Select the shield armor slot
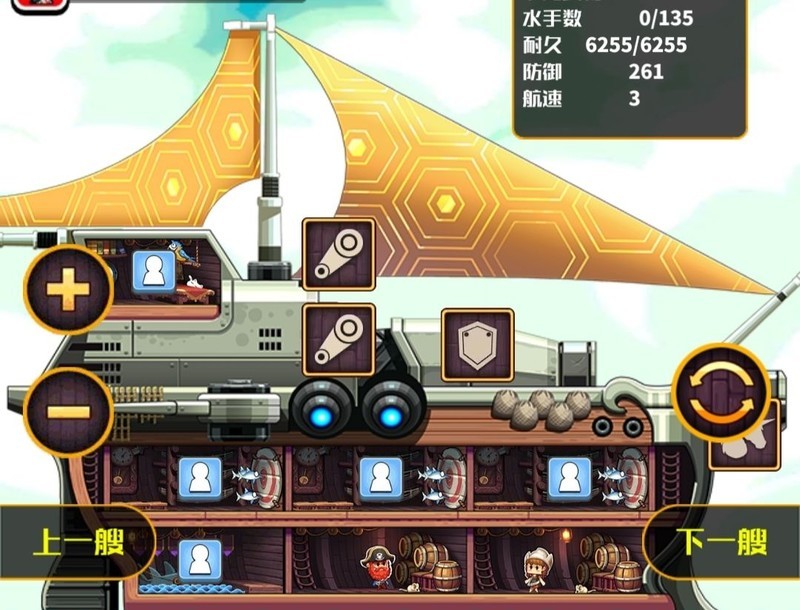Image resolution: width=800 pixels, height=610 pixels. [477, 346]
